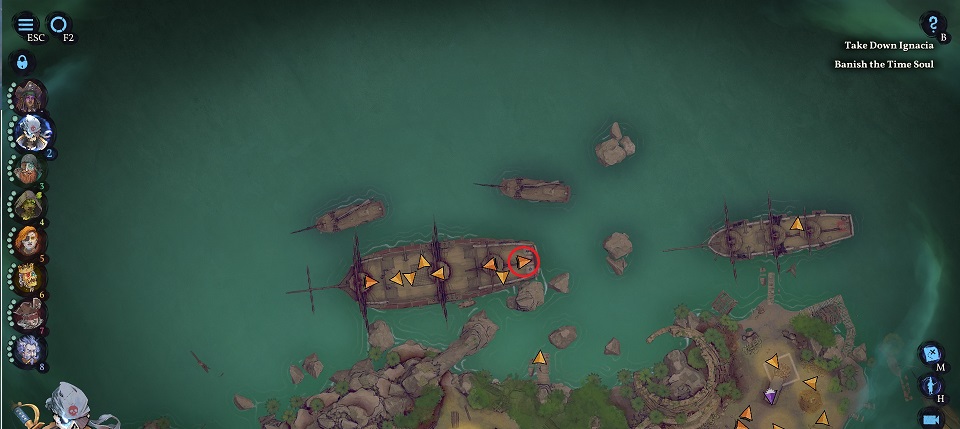Select crew portrait number 2
Screen dimensions: 960x429
pyautogui.click(x=33, y=131)
